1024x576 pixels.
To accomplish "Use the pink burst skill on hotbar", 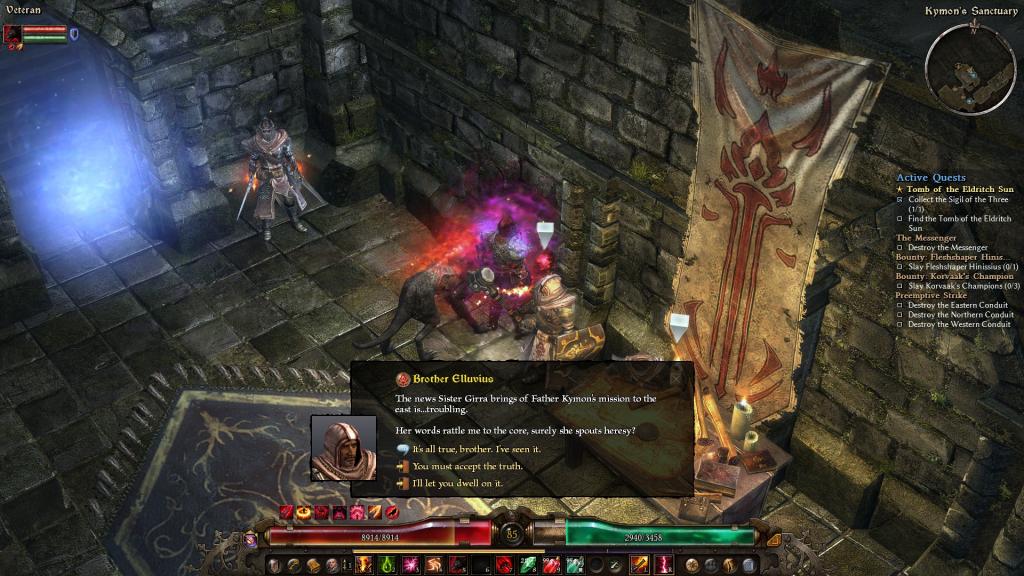I will coord(410,565).
